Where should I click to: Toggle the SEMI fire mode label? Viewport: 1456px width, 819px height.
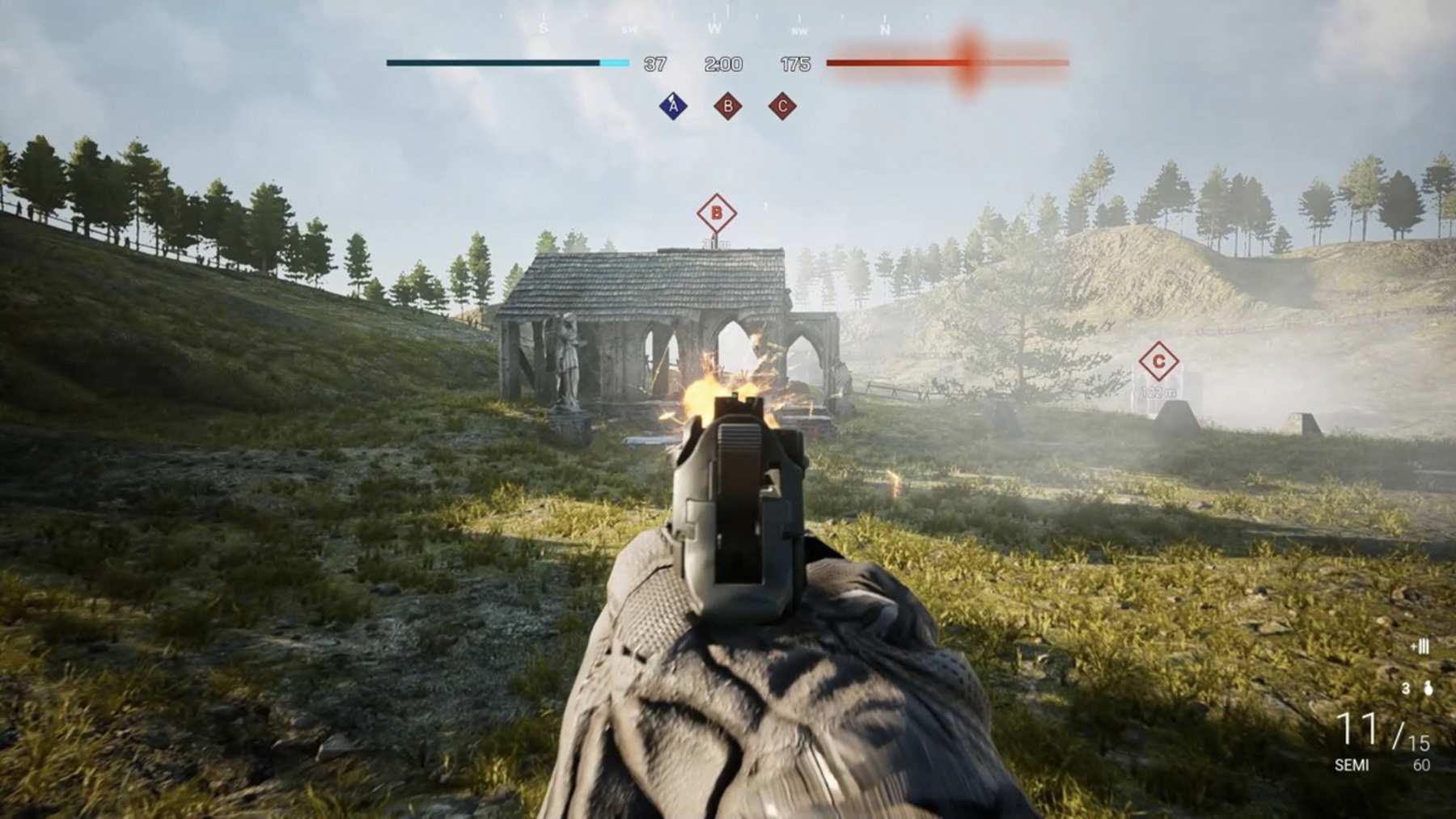point(1352,765)
